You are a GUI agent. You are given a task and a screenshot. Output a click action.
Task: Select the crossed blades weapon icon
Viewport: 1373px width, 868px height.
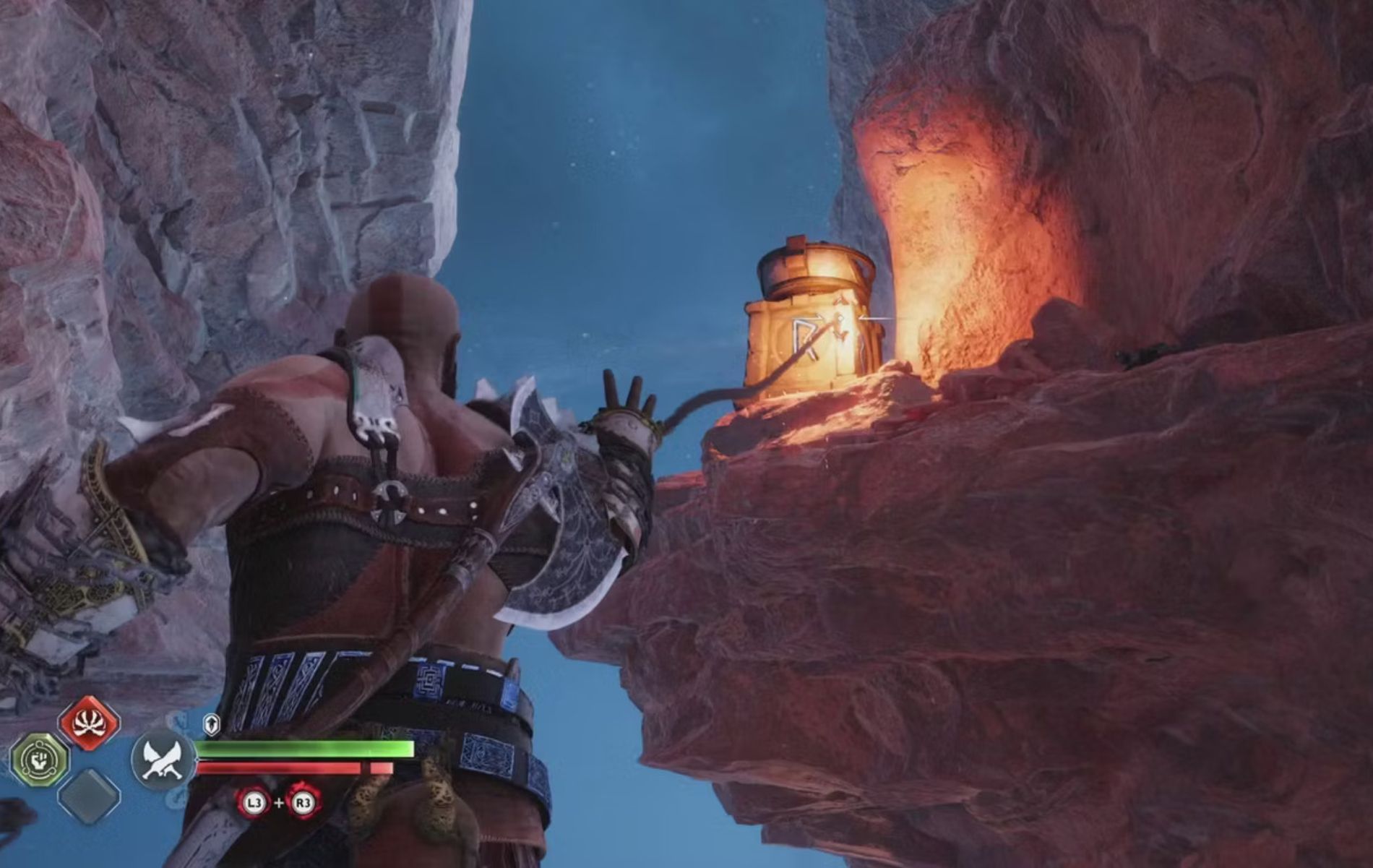163,760
